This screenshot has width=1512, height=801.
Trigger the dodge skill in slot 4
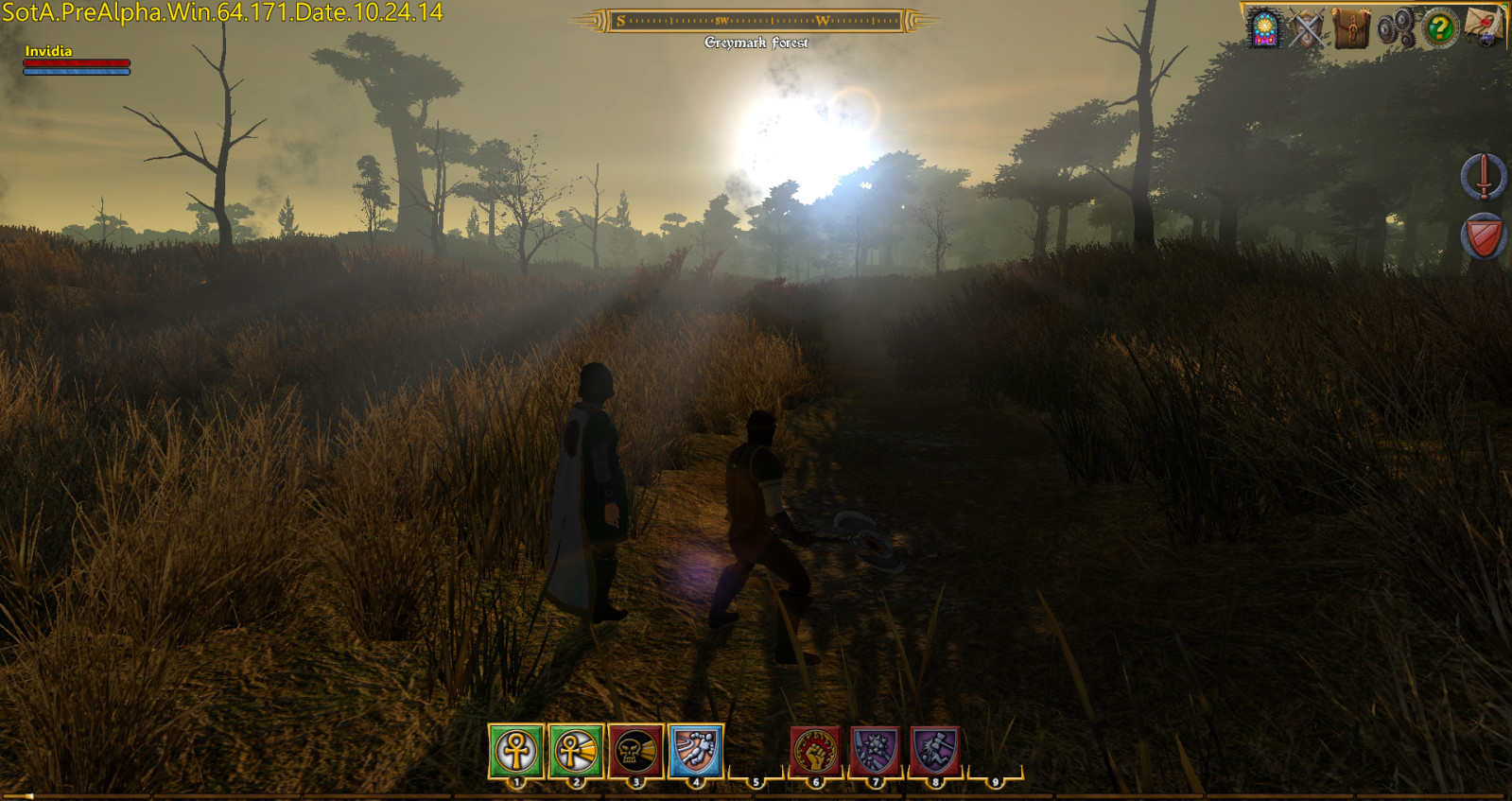click(x=694, y=752)
